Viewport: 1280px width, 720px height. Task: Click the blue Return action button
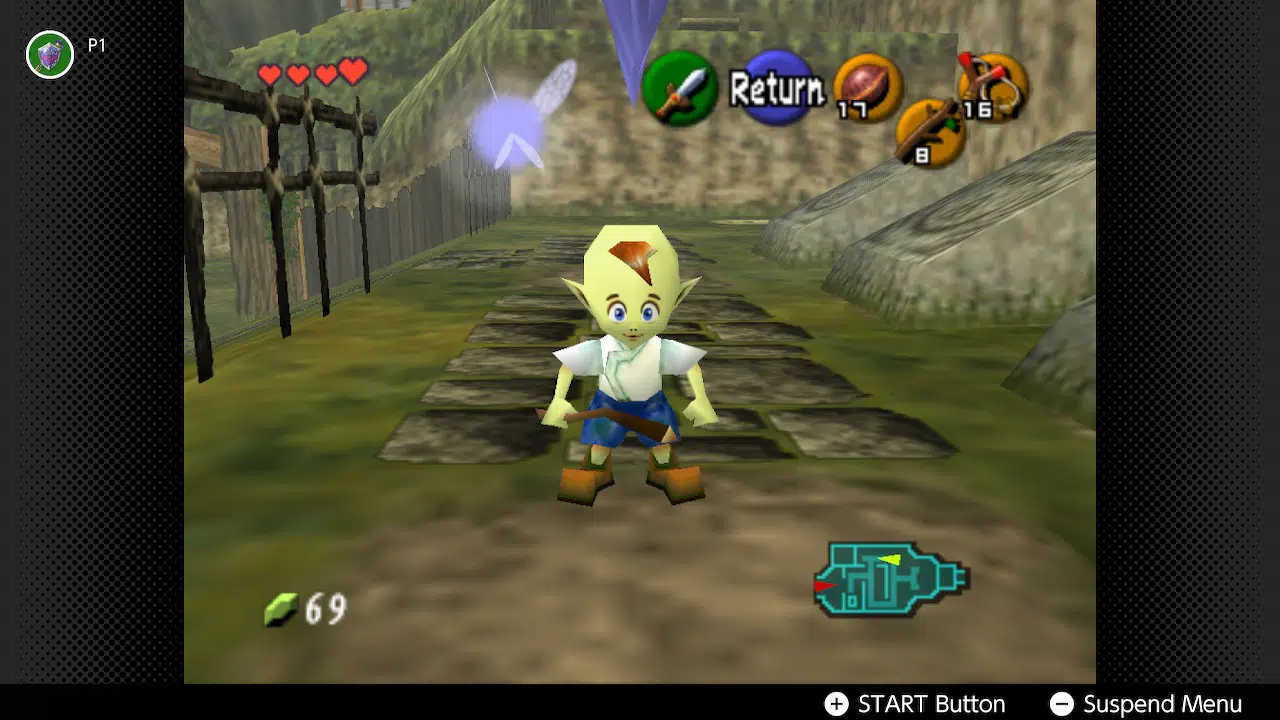(x=777, y=90)
